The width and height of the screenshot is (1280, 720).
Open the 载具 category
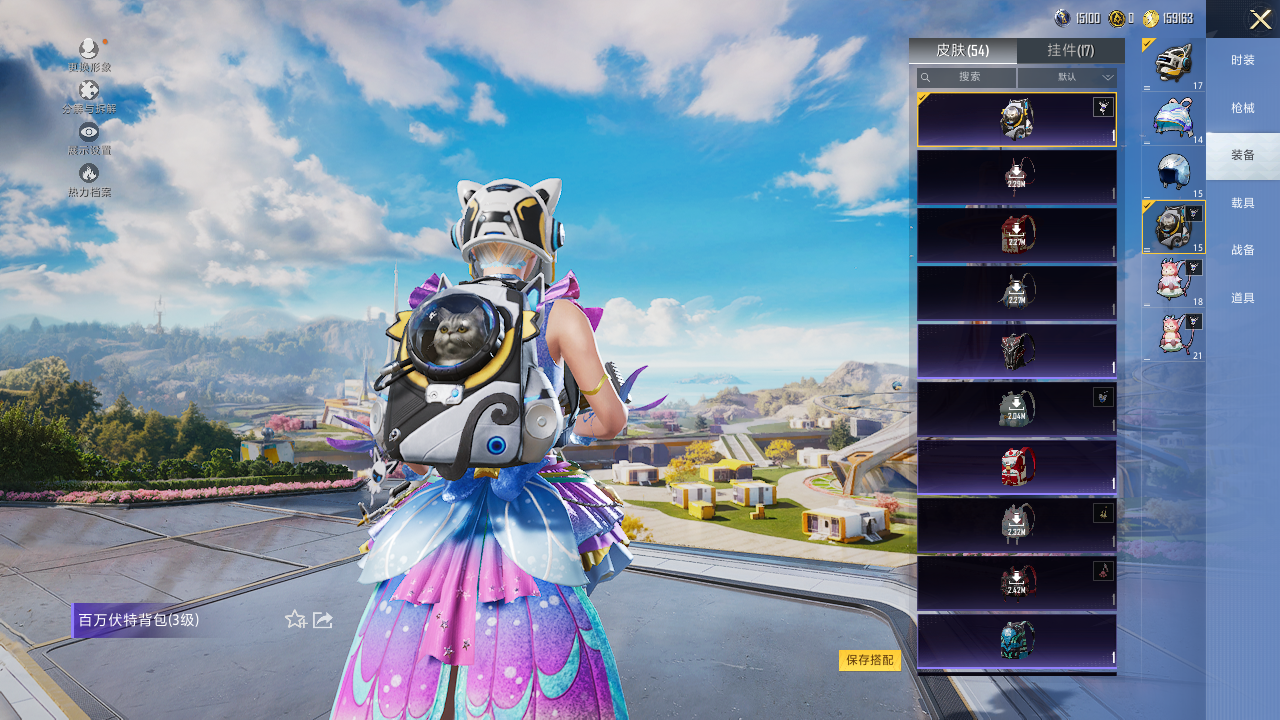click(1242, 203)
